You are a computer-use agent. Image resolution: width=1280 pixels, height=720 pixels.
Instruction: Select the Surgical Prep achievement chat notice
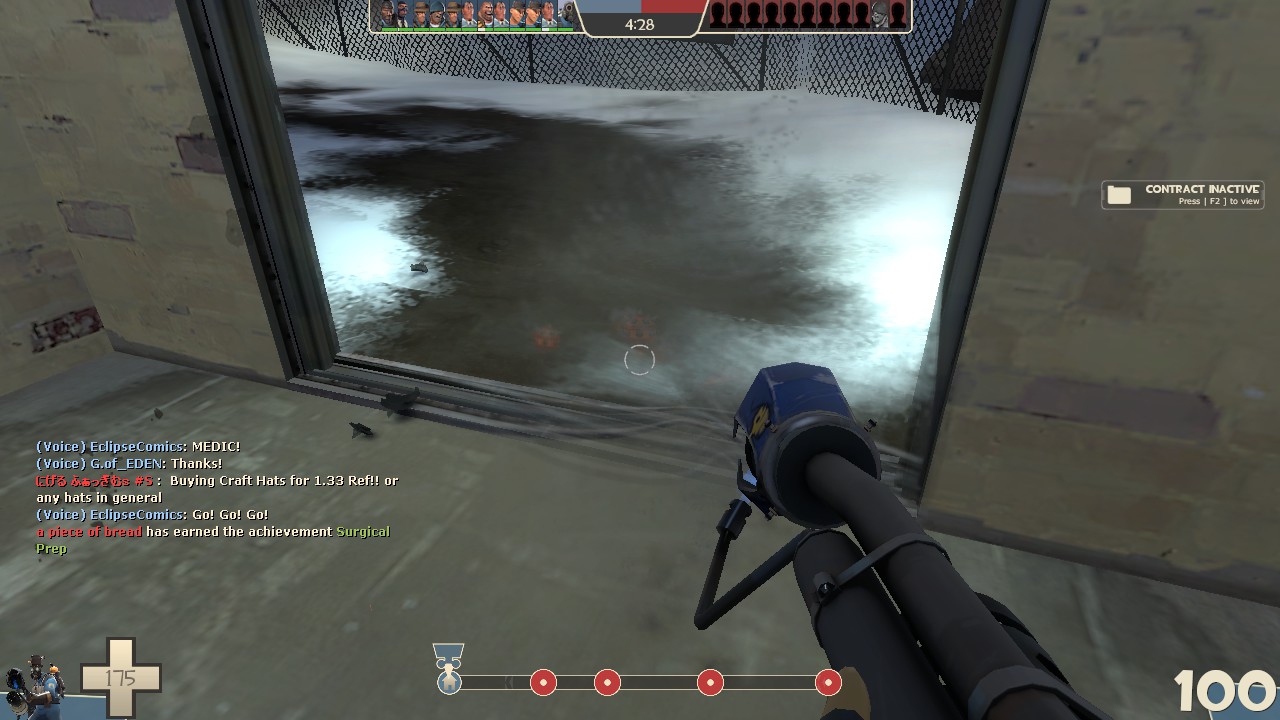click(213, 540)
